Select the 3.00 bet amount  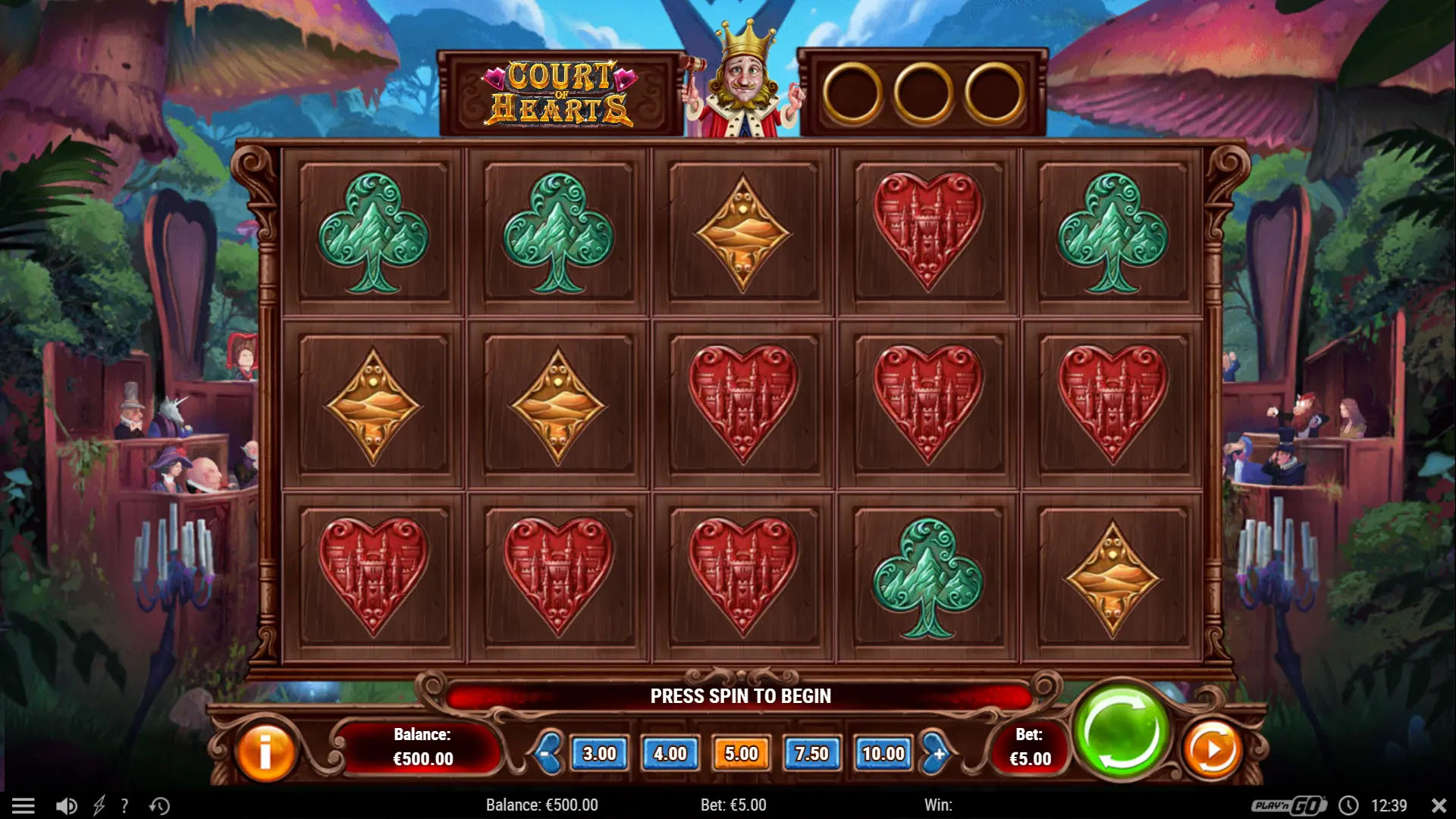[600, 754]
